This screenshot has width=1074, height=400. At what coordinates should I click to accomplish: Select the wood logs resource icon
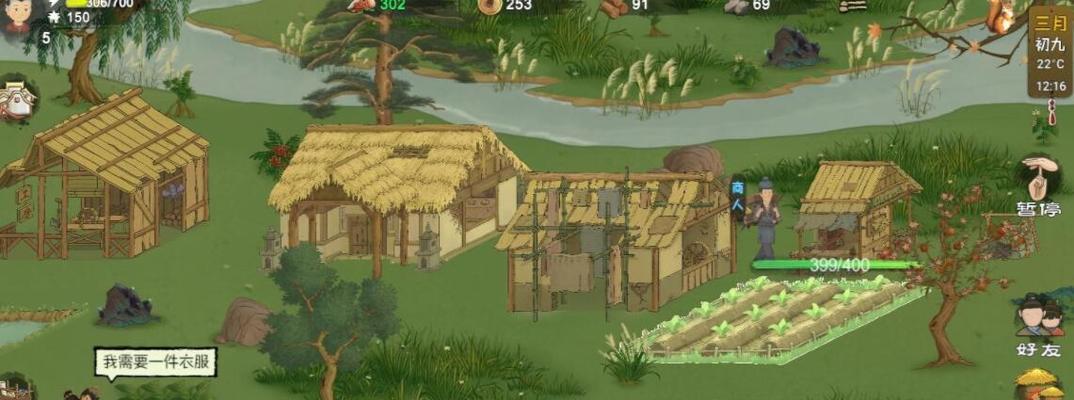point(613,7)
